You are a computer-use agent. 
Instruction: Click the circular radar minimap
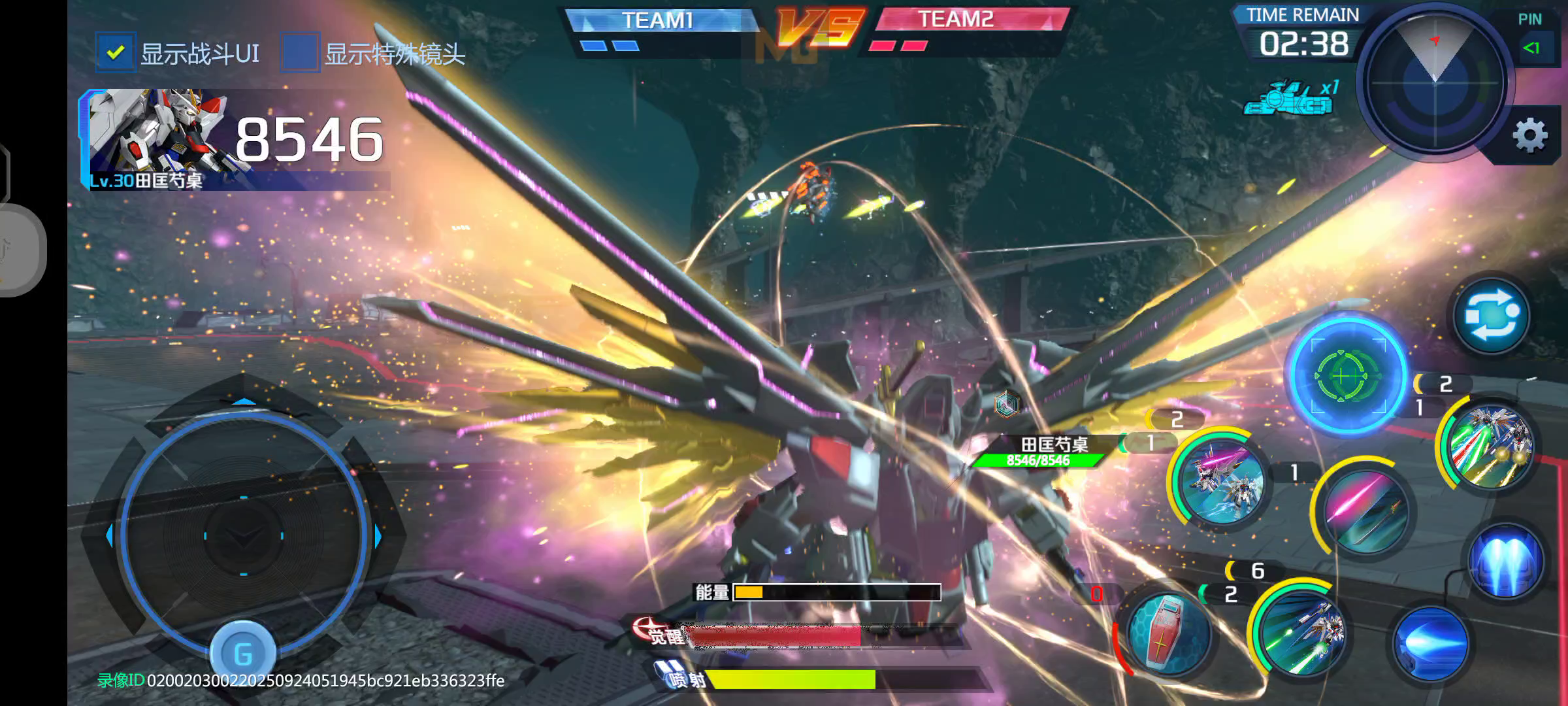1435,82
